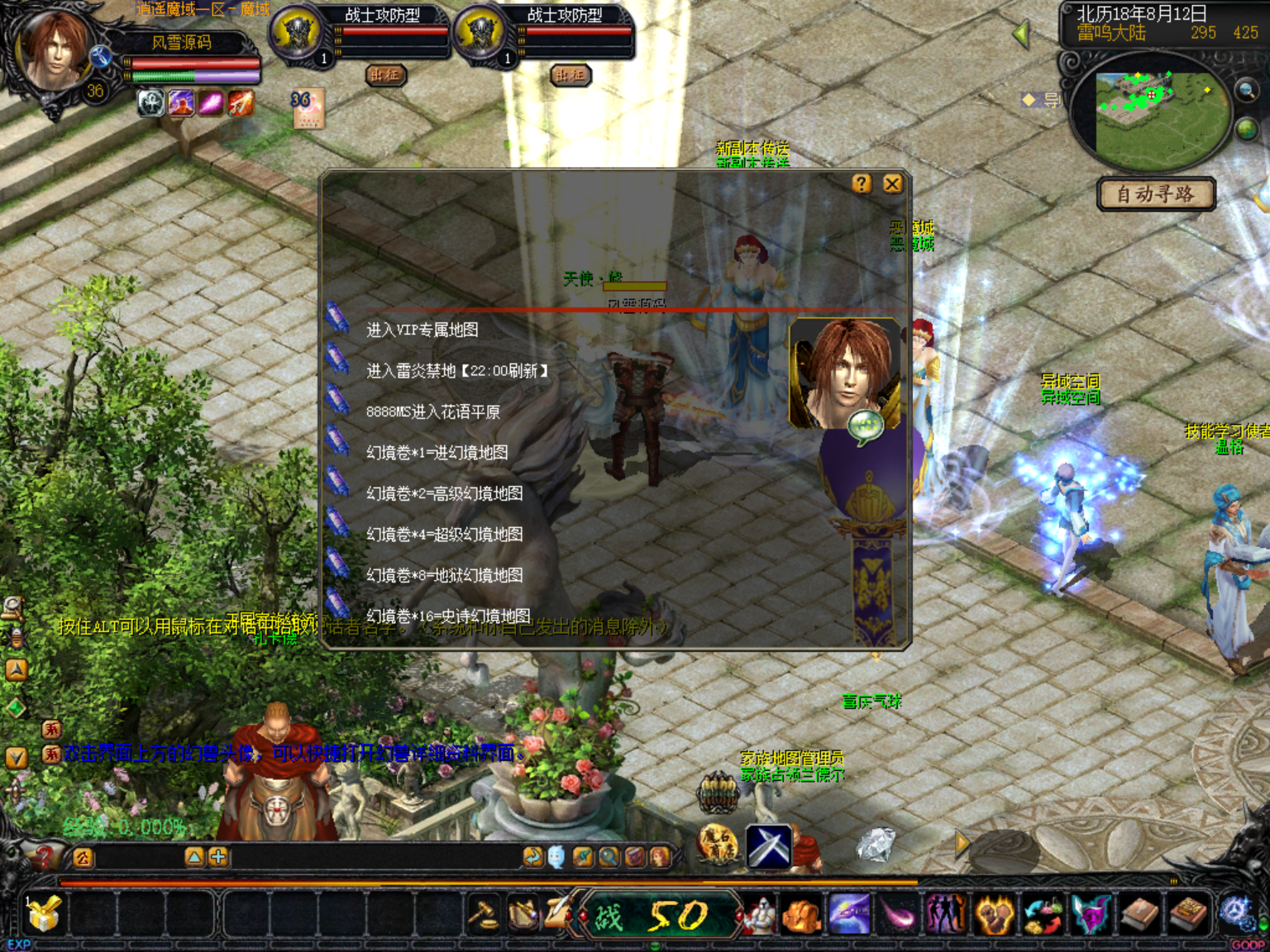
Task: Click the magnifying glass beside the minimap
Action: (x=1245, y=91)
